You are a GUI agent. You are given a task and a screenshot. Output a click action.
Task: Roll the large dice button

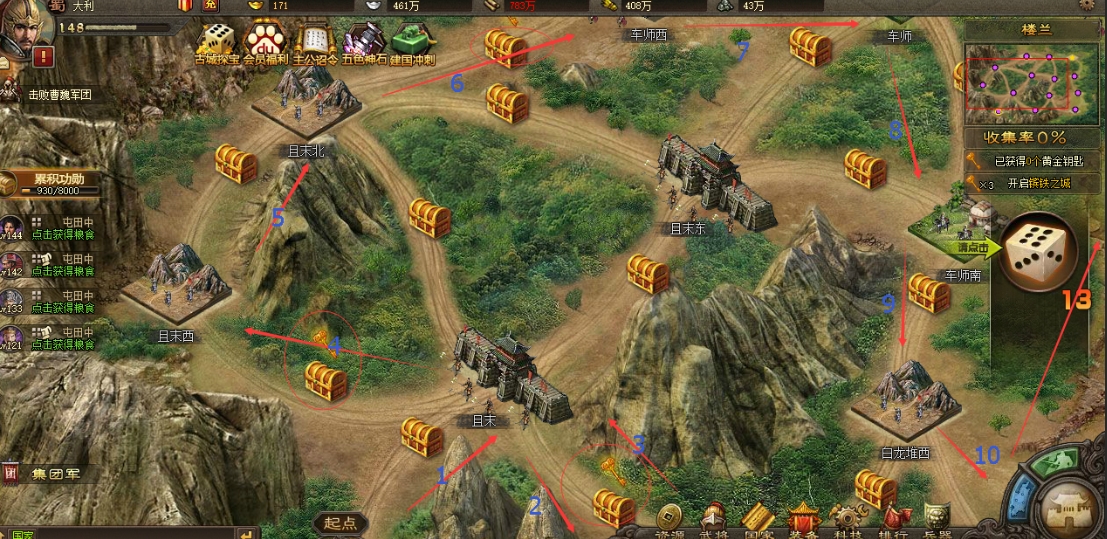pyautogui.click(x=1039, y=251)
